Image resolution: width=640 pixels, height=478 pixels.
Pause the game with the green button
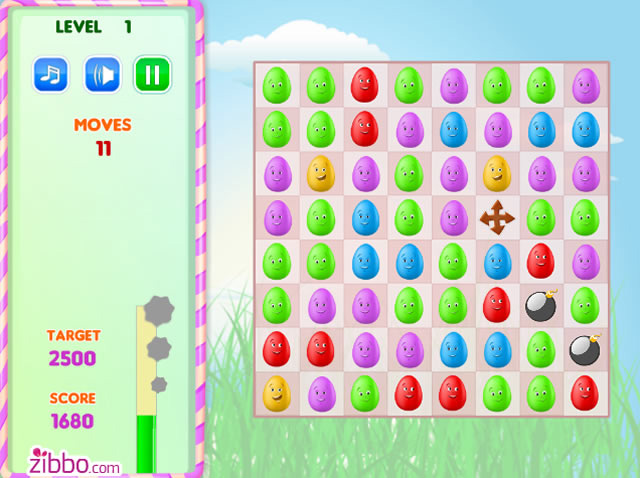point(153,74)
